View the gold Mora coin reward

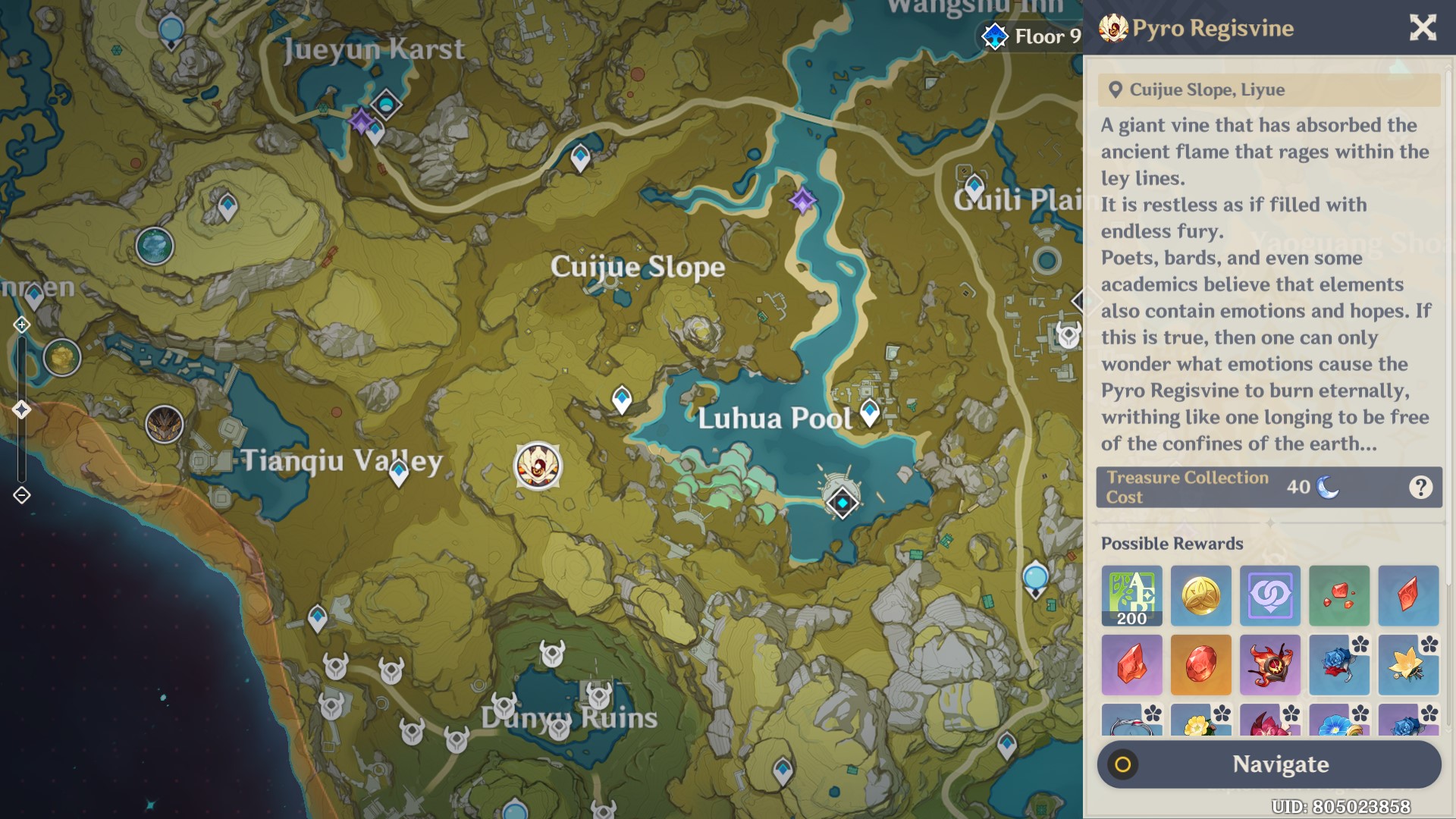pos(1200,595)
